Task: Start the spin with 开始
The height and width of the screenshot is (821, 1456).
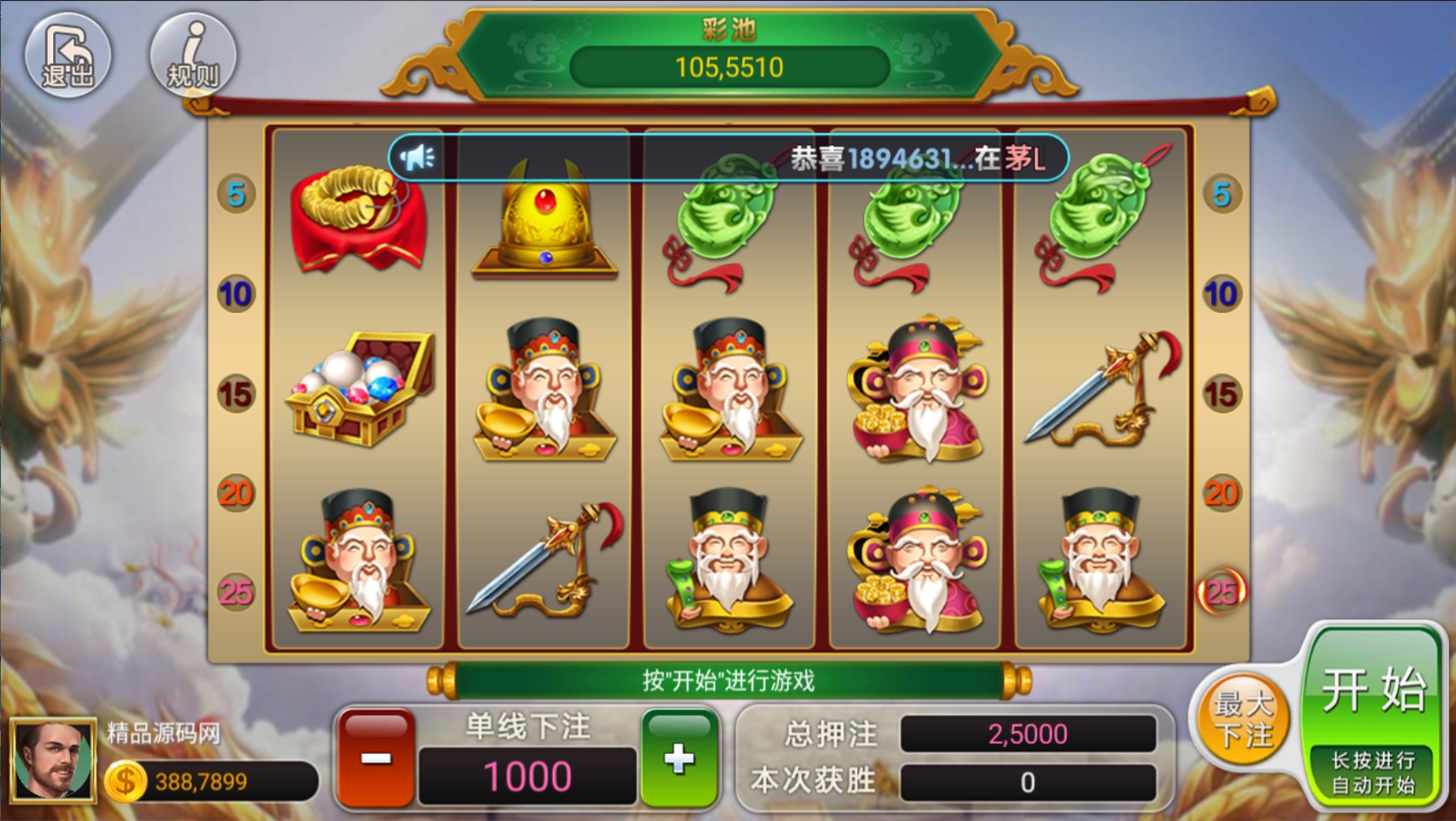Action: pos(1373,691)
